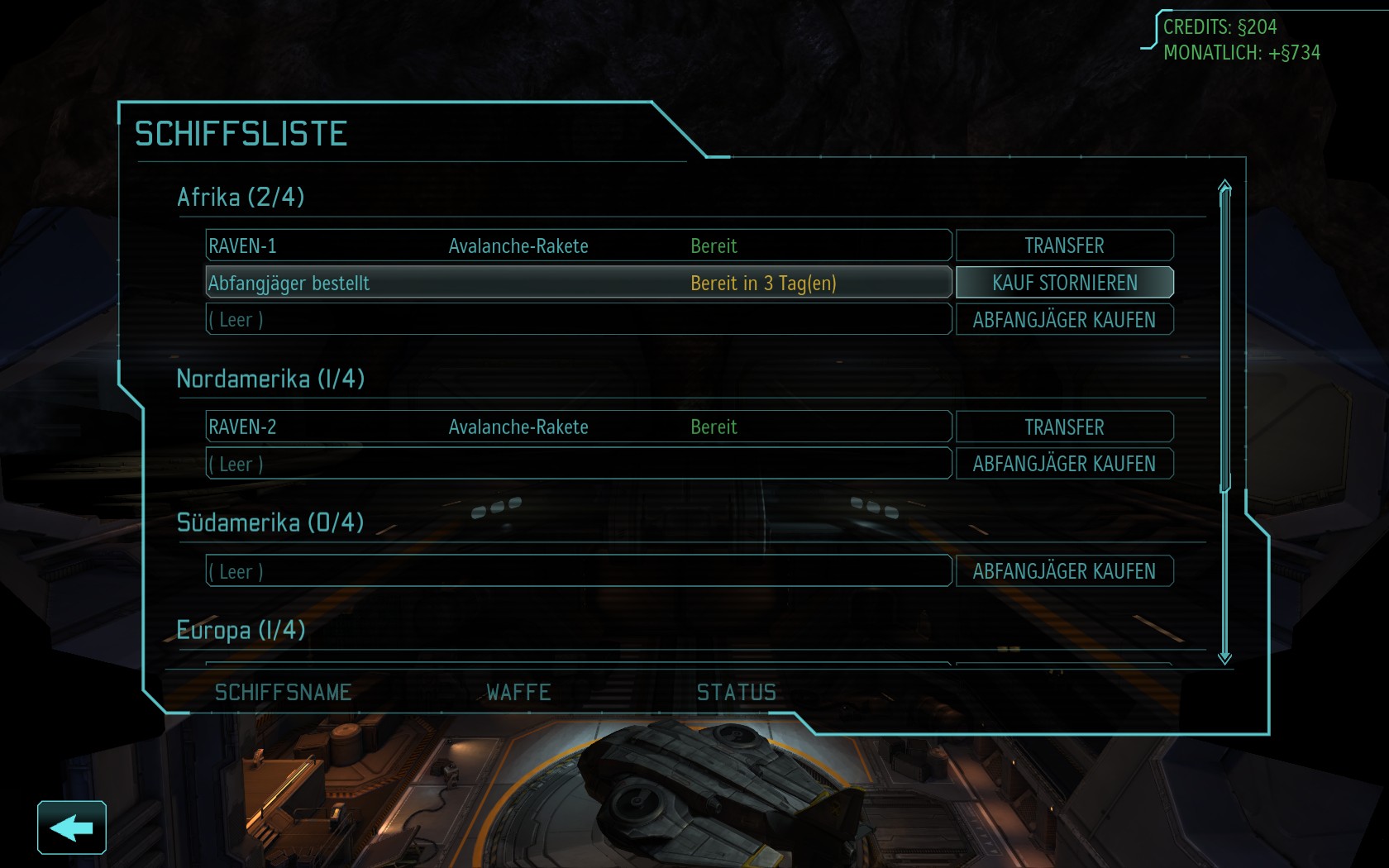Cancel the ordered interceptor purchase
Viewport: 1389px width, 868px height.
1064,283
